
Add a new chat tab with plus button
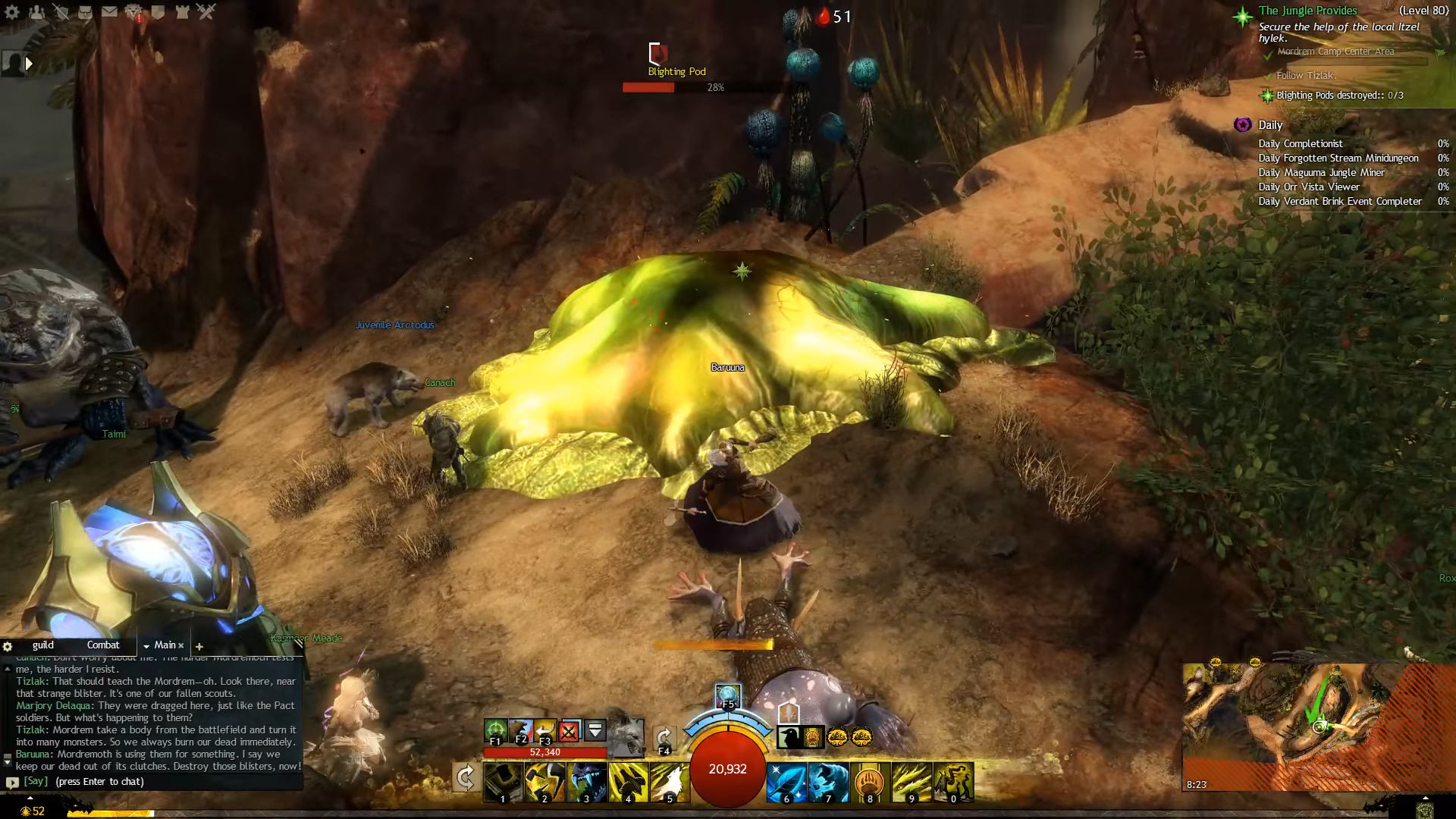pyautogui.click(x=199, y=646)
